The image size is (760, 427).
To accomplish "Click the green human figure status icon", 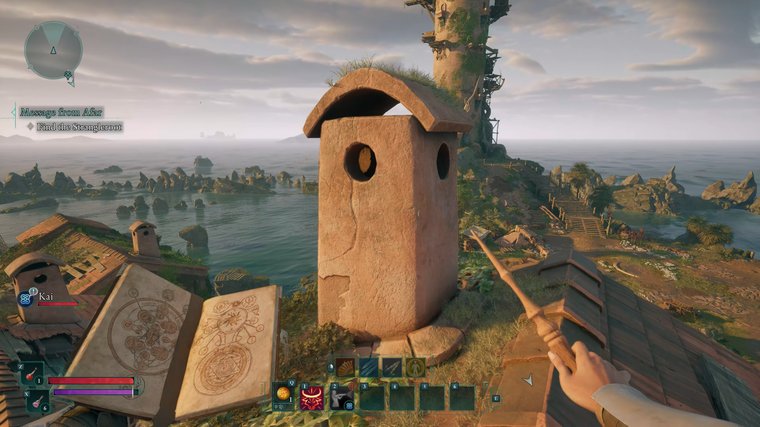I will (414, 367).
